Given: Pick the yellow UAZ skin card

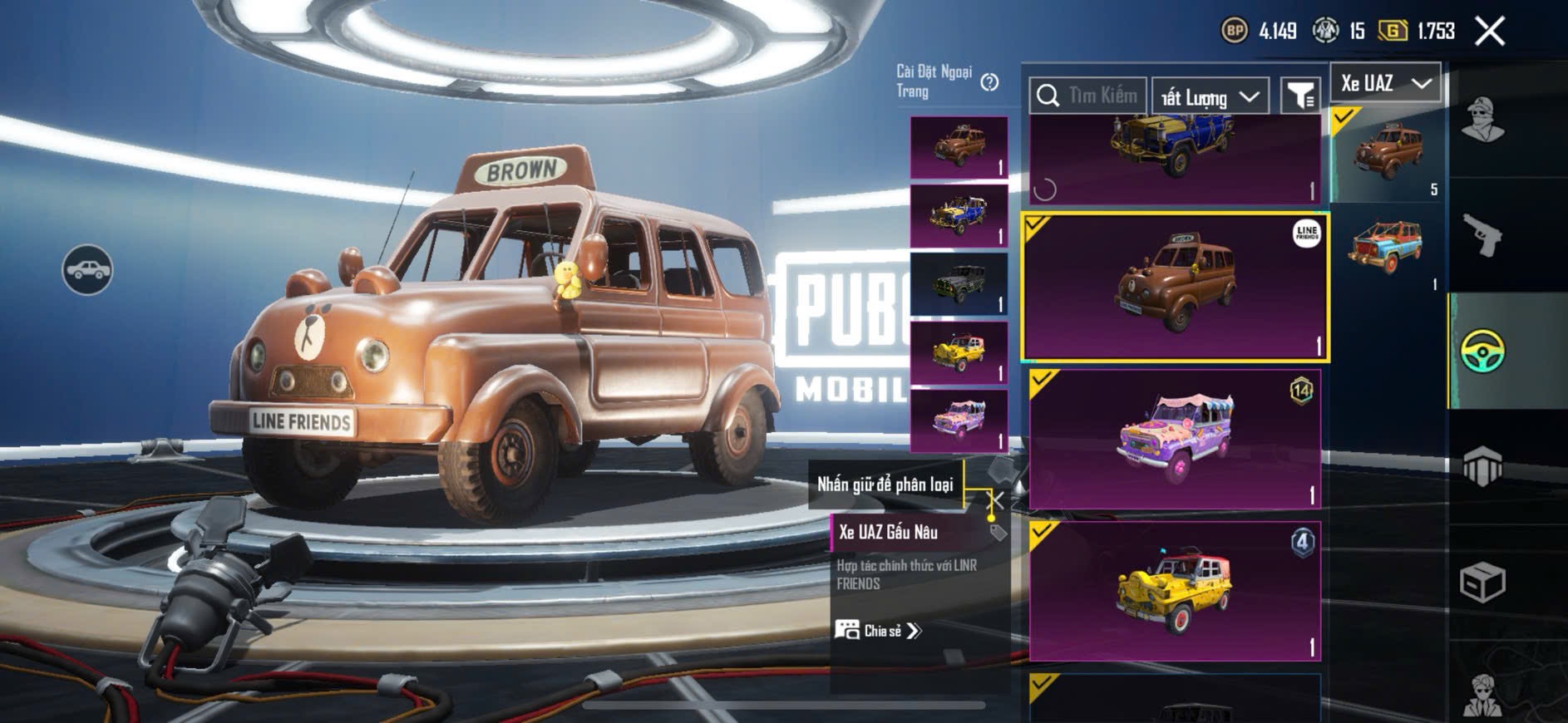Looking at the screenshot, I should click(x=1175, y=590).
